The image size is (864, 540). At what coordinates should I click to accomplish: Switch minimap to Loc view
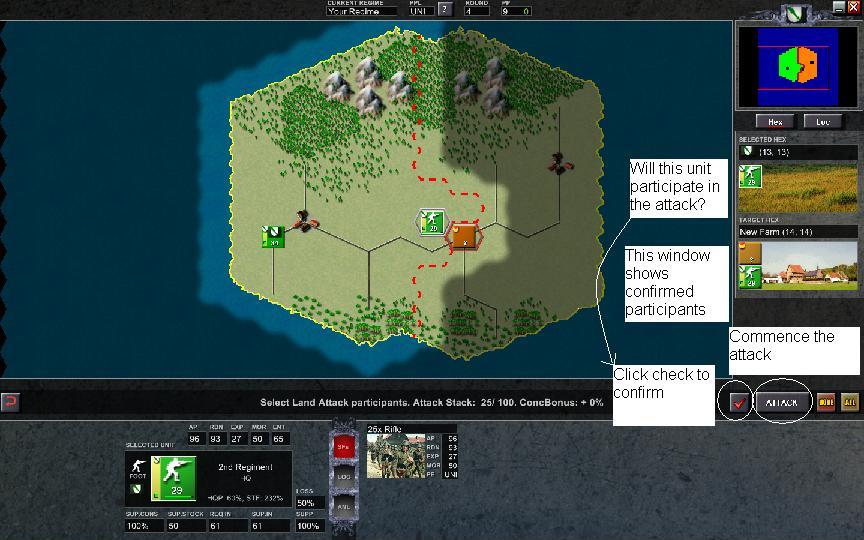click(x=823, y=122)
